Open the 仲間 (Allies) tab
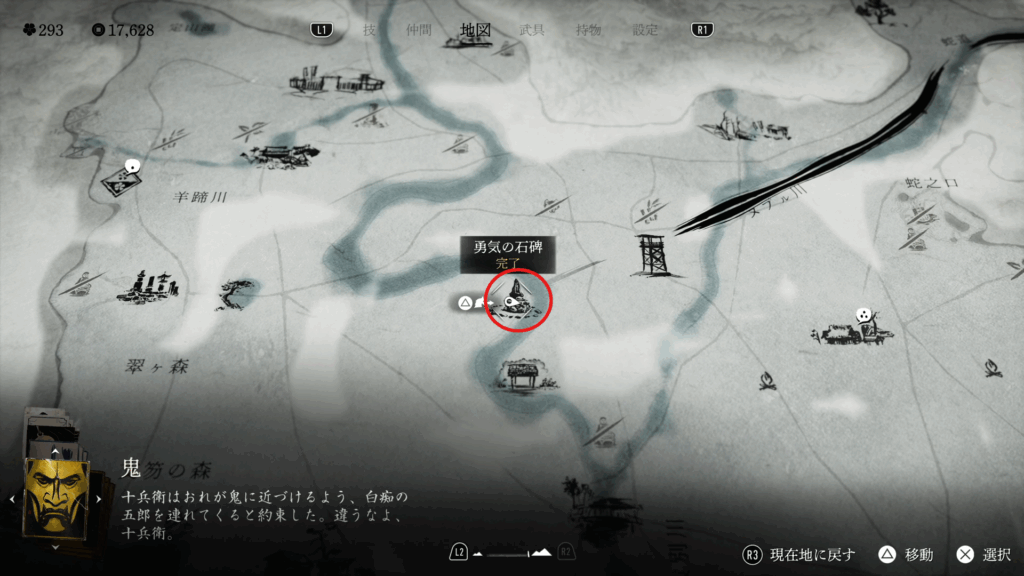1024x576 pixels. (416, 30)
